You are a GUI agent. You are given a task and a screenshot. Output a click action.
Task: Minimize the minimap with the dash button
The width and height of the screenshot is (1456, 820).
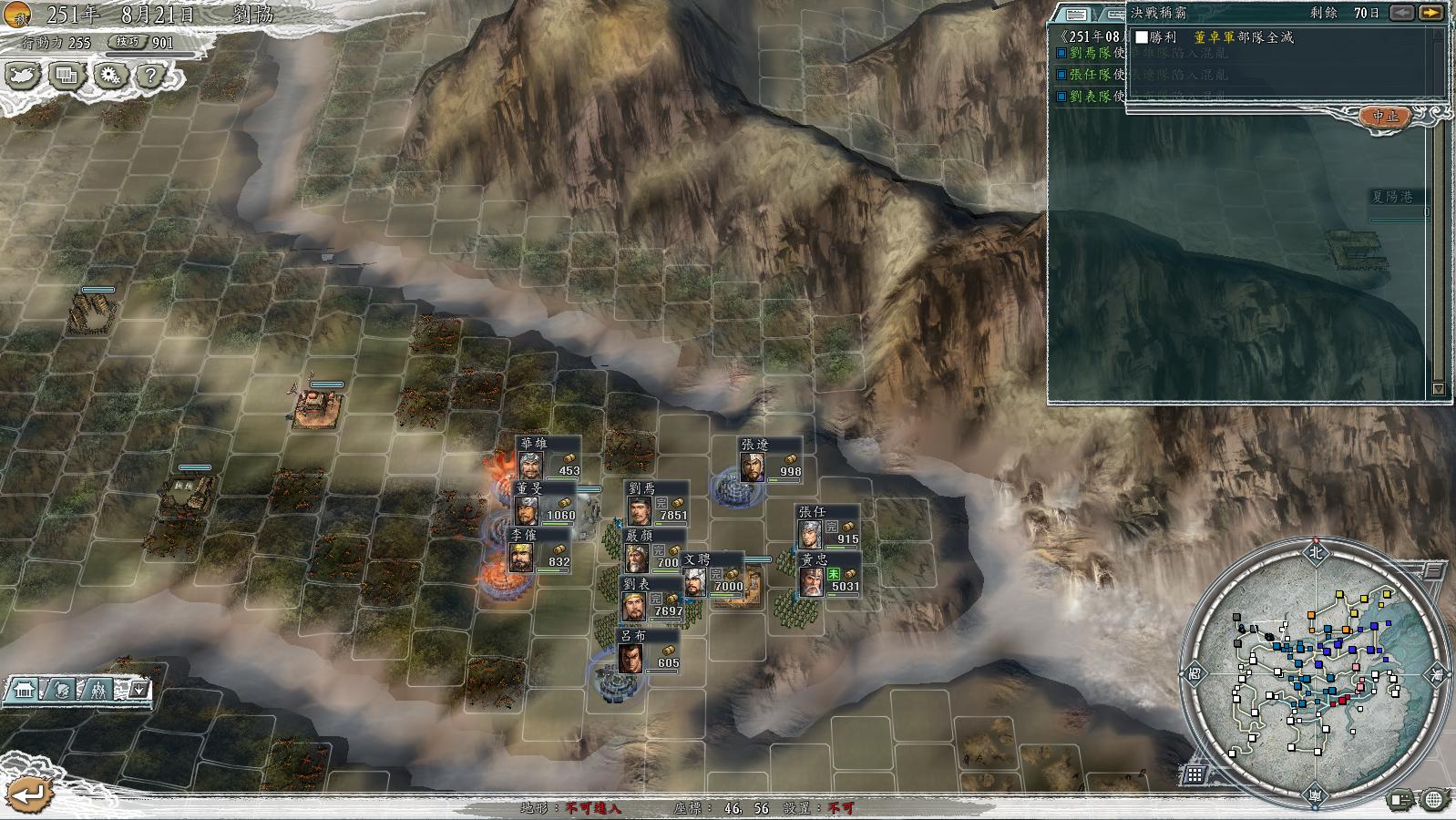1432,571
